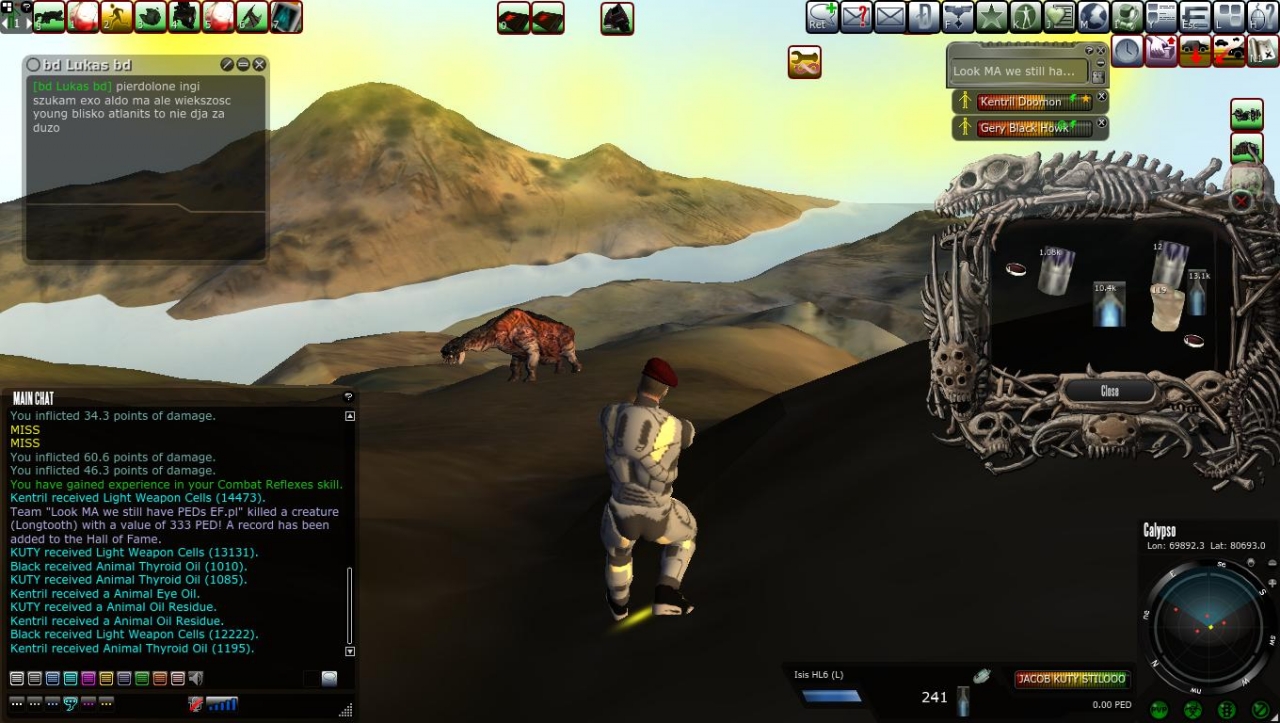Select the magenta chat channel filter
Screen dimensions: 1280x723
(88, 678)
